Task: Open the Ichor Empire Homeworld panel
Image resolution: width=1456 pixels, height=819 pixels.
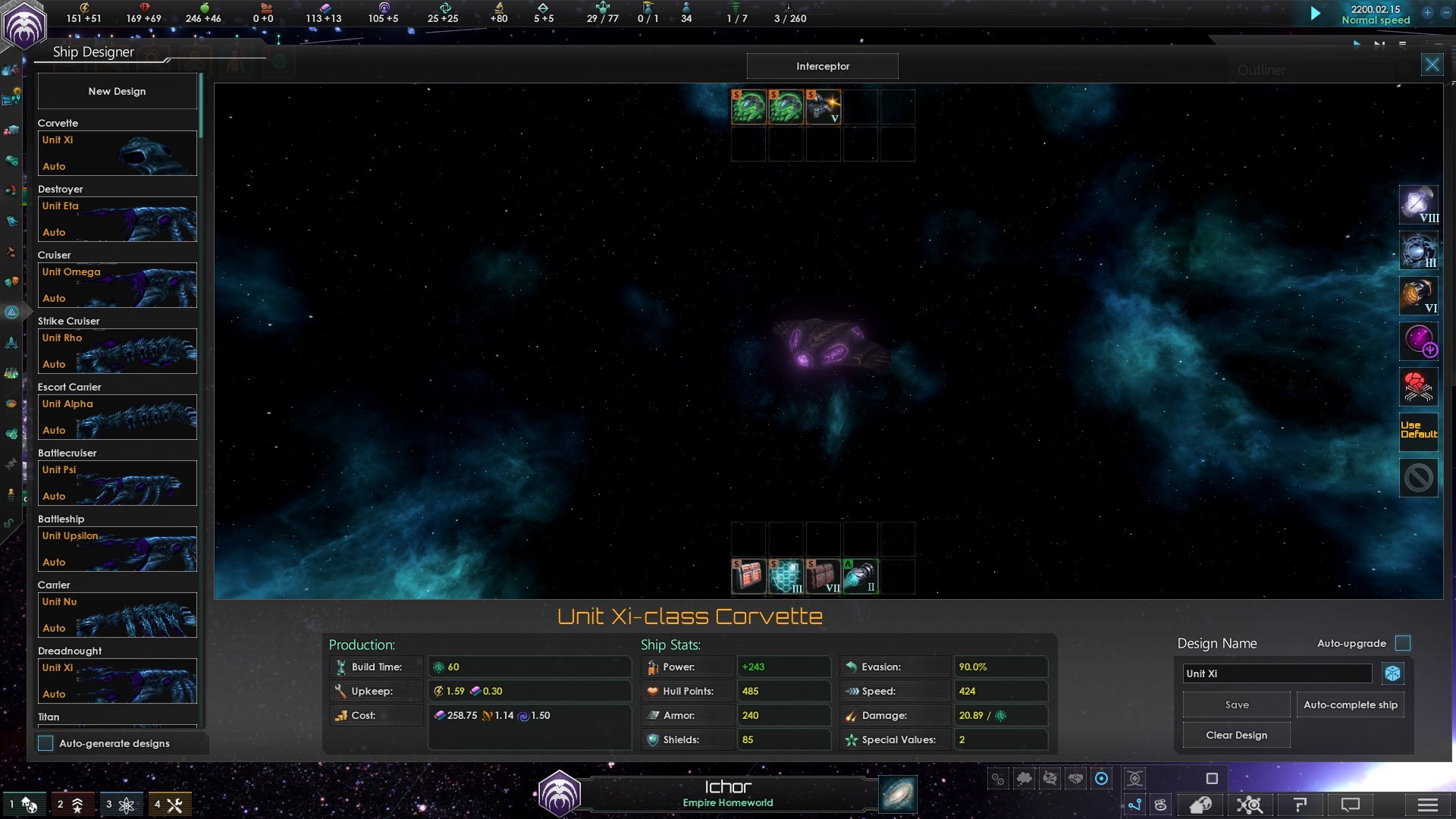Action: (727, 793)
